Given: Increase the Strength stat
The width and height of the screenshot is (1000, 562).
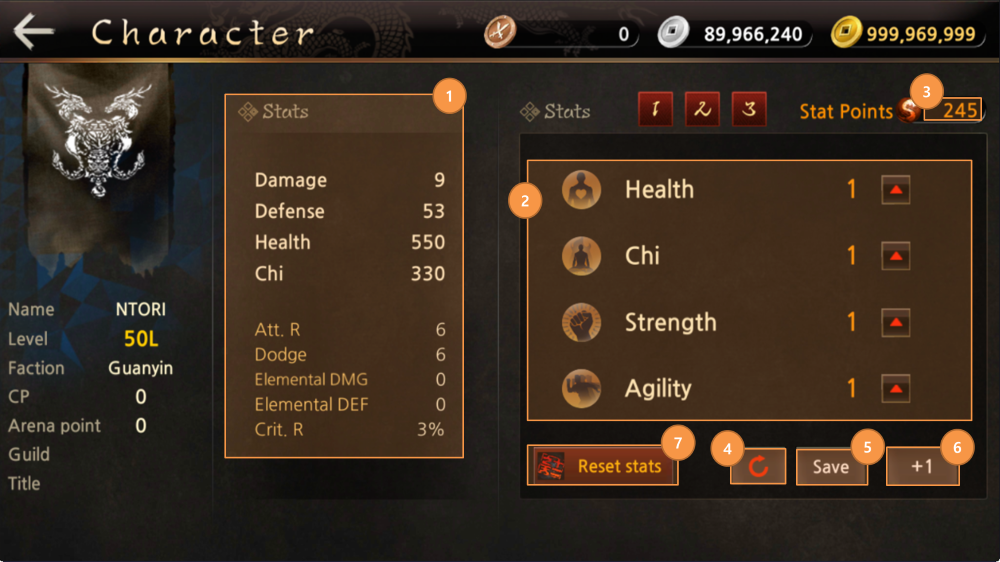Looking at the screenshot, I should 895,323.
